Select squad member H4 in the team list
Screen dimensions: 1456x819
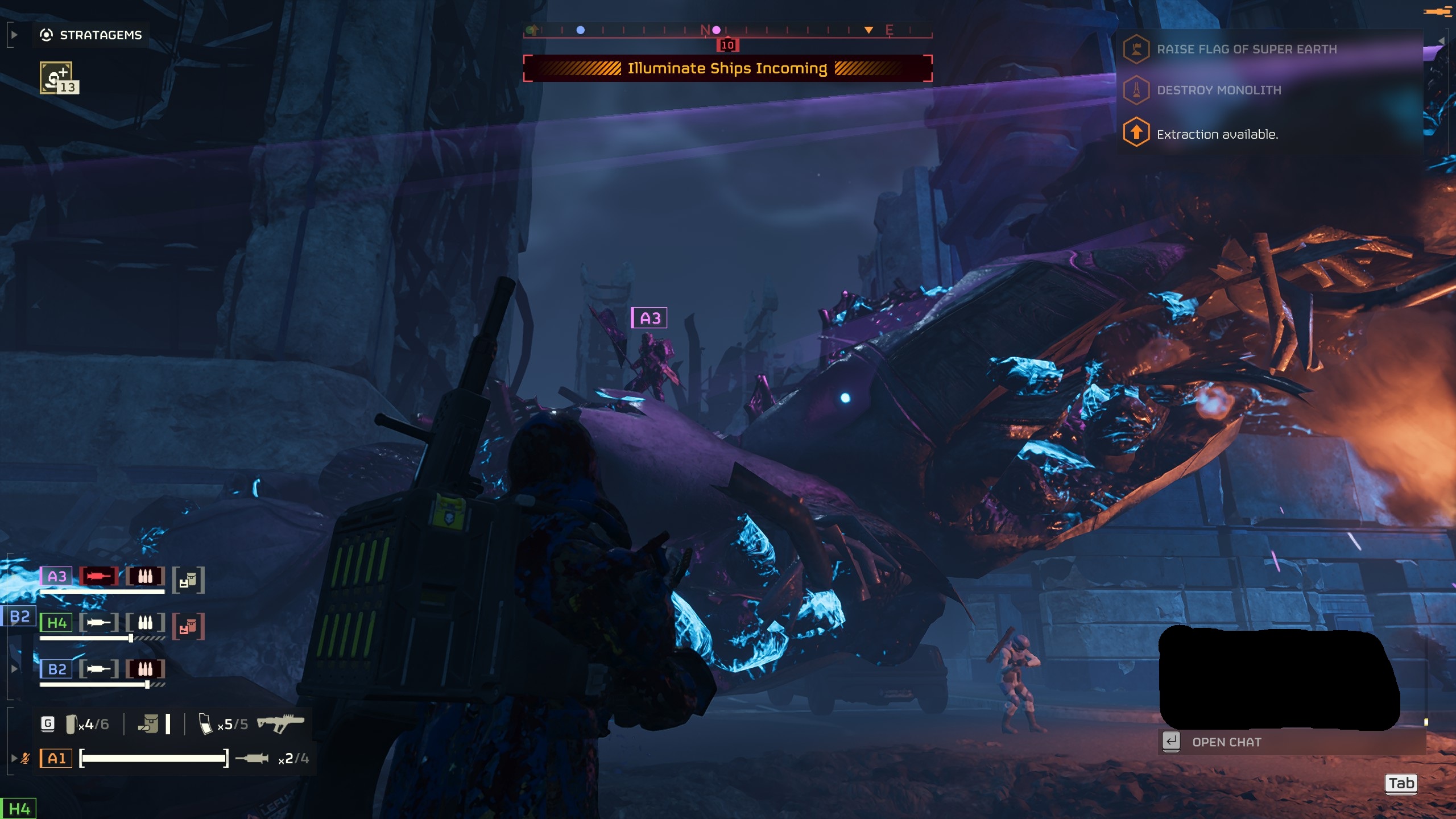click(56, 623)
